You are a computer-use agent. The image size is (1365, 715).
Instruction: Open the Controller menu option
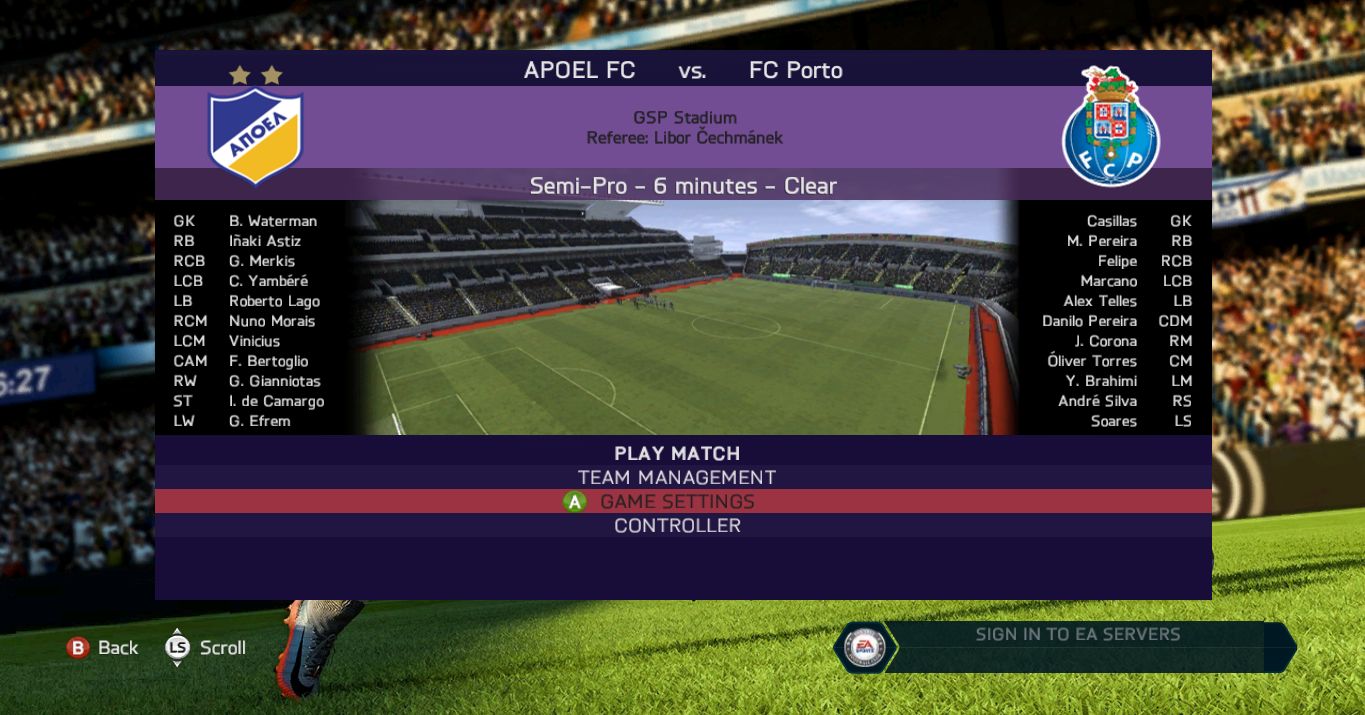[x=677, y=525]
